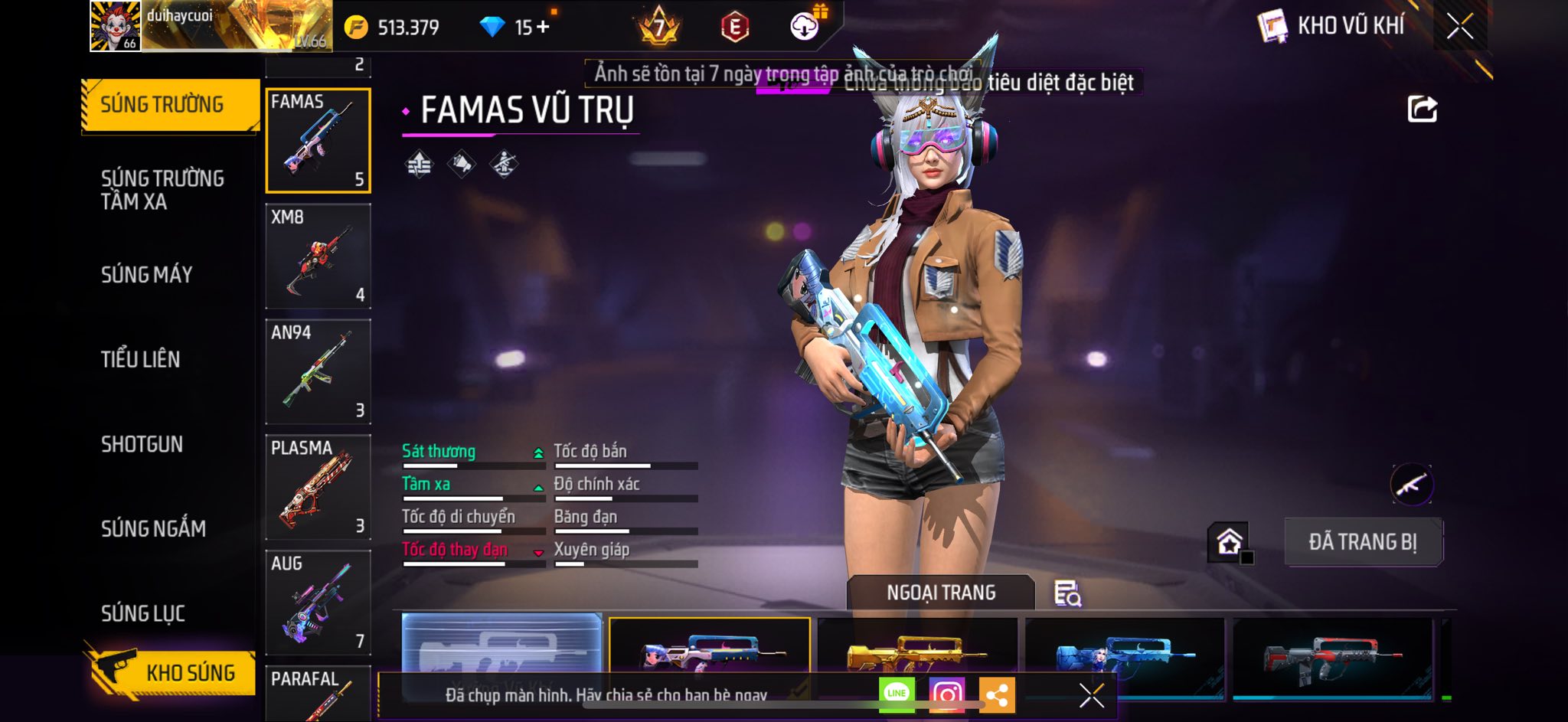1568x722 pixels.
Task: Select the XM8 weapon tile
Action: coord(318,256)
